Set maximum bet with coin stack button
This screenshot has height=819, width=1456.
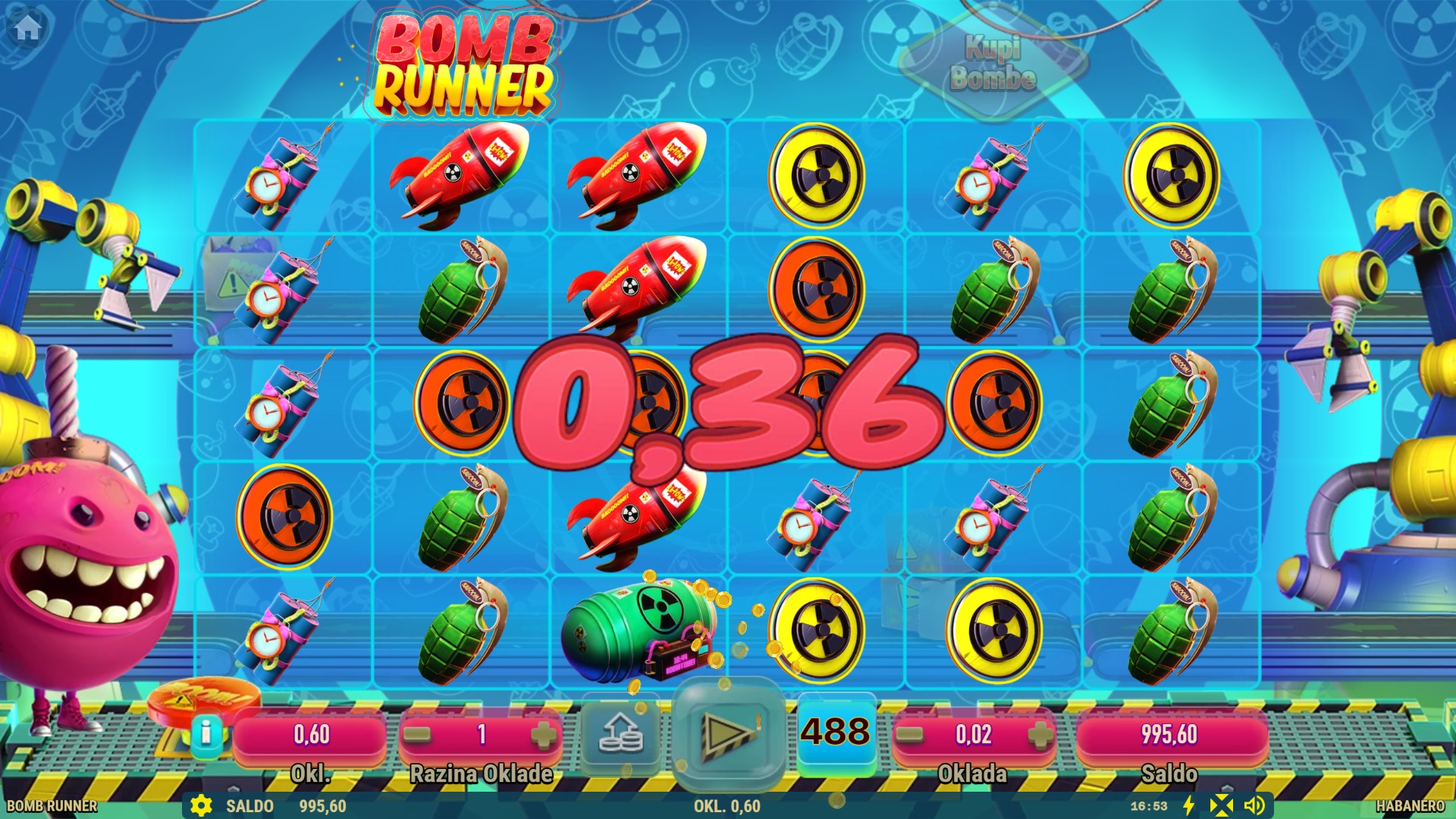pyautogui.click(x=620, y=734)
